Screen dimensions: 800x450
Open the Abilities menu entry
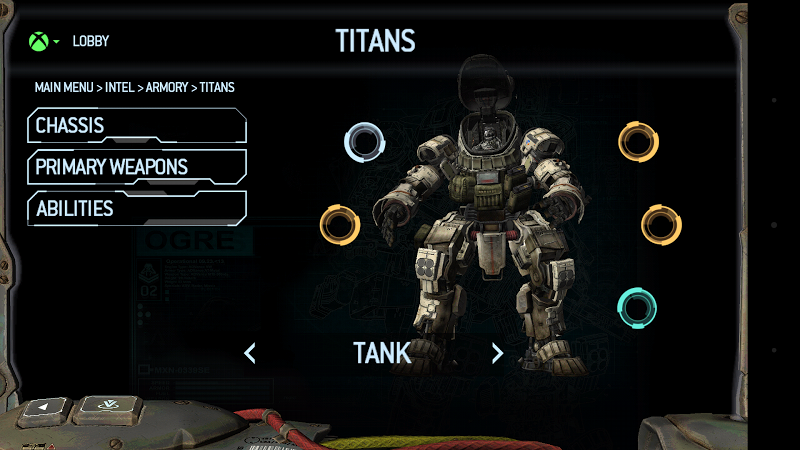pyautogui.click(x=137, y=208)
